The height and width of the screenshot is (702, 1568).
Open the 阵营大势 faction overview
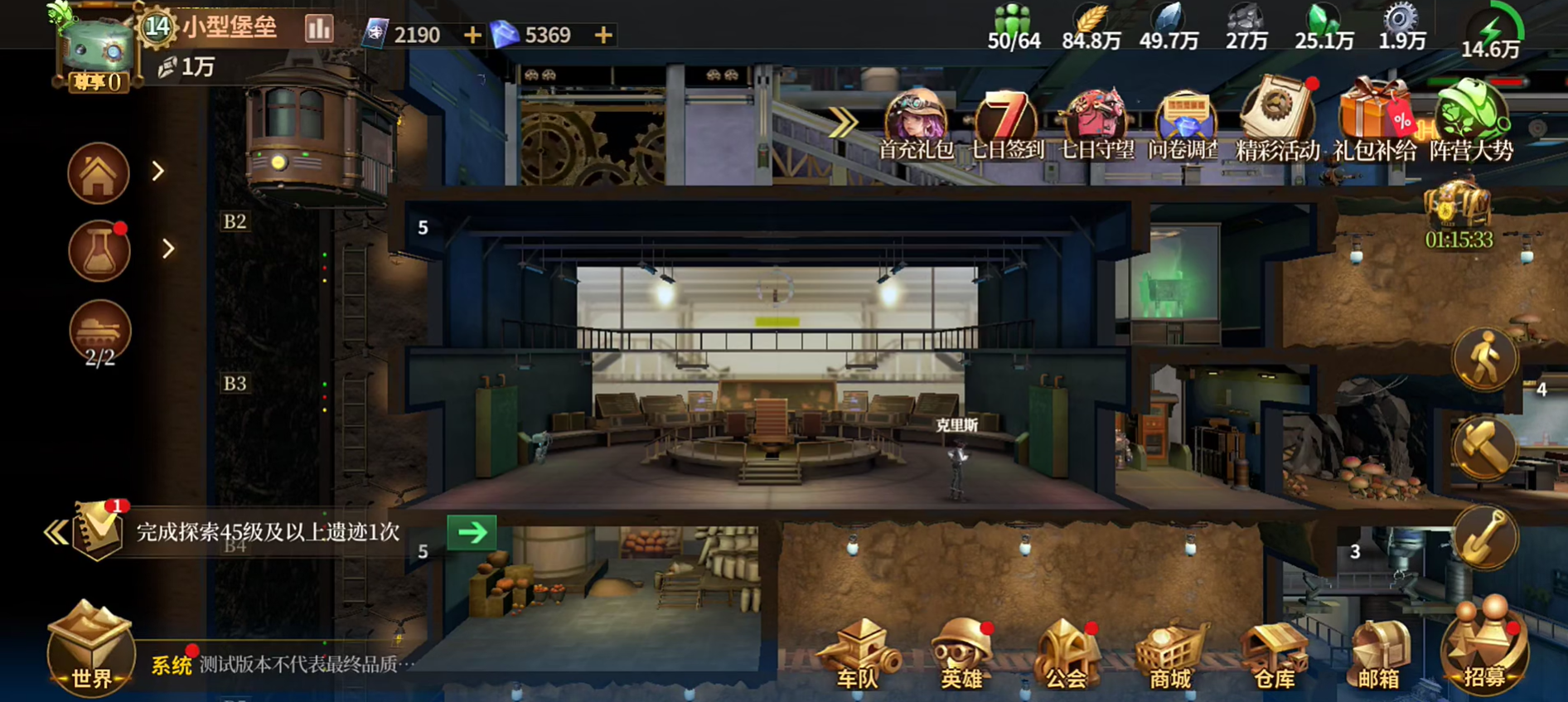[1471, 124]
